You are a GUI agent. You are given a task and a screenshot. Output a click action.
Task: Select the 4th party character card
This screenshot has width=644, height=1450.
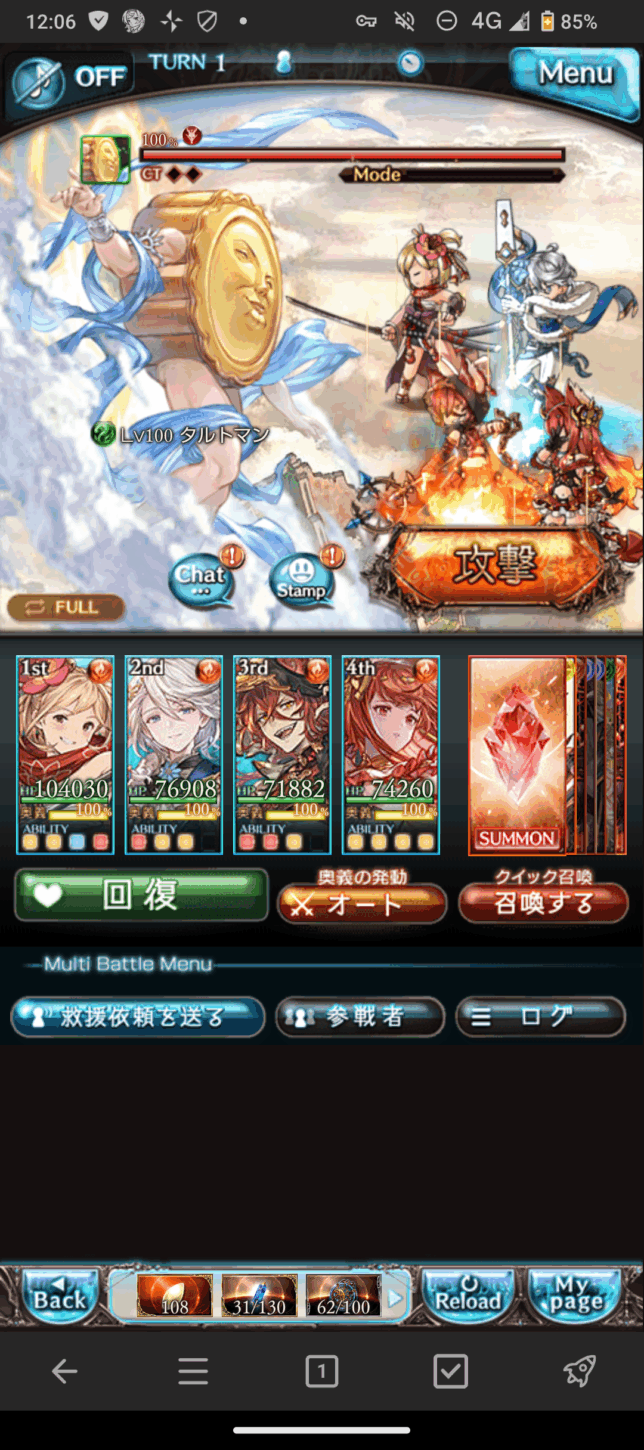(390, 755)
